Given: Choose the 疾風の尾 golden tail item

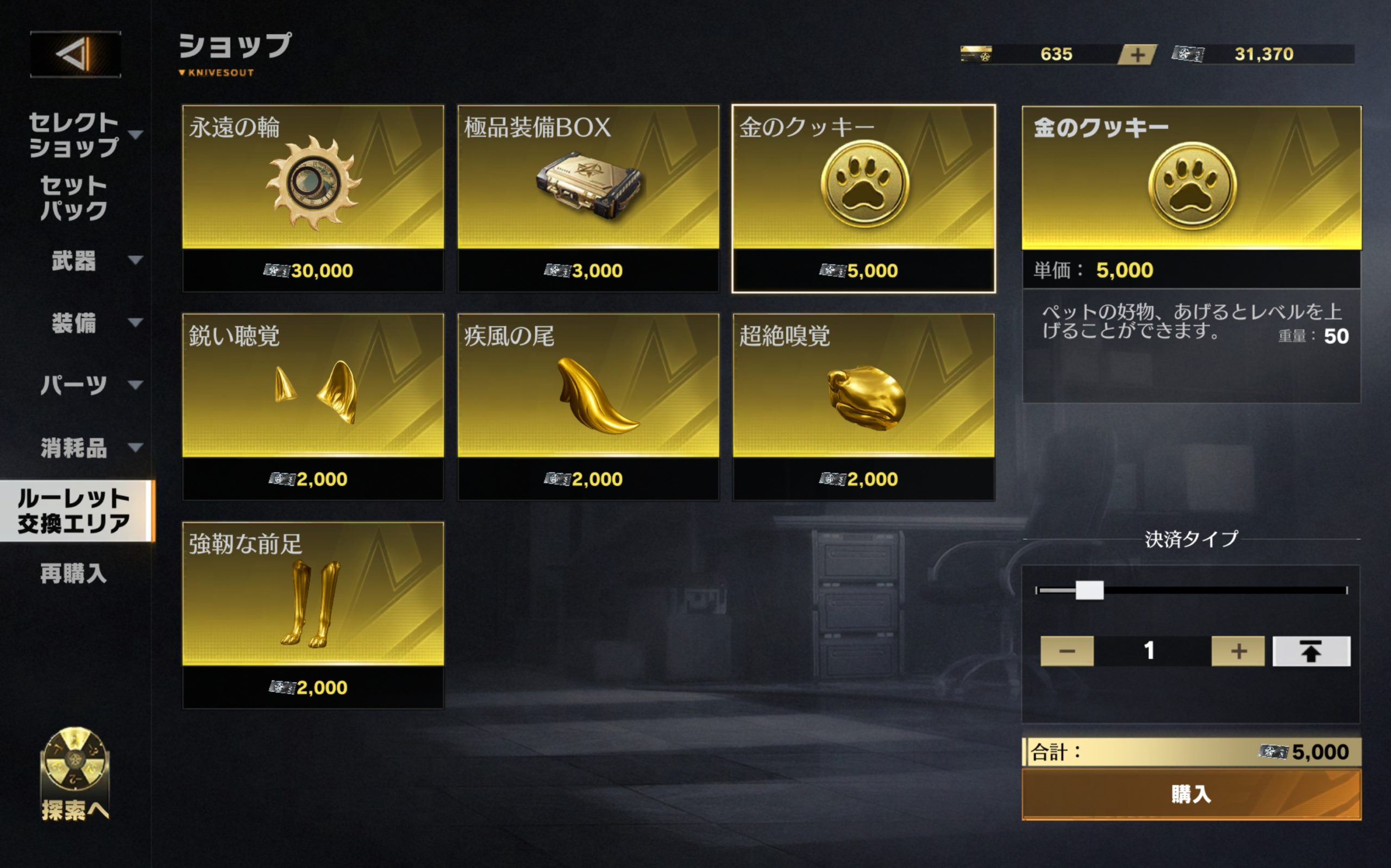Looking at the screenshot, I should (588, 406).
